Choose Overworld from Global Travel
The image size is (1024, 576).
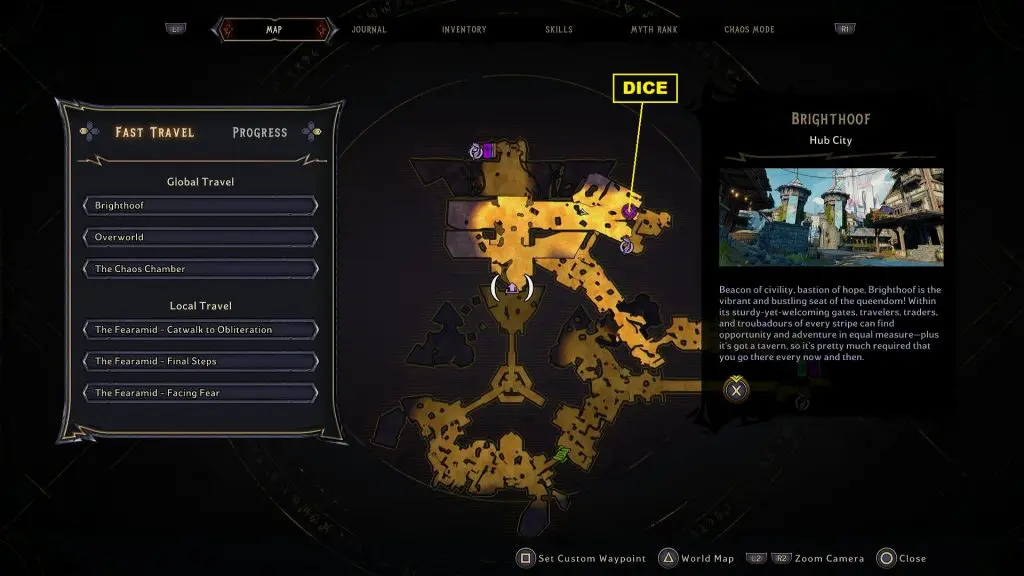(x=200, y=238)
